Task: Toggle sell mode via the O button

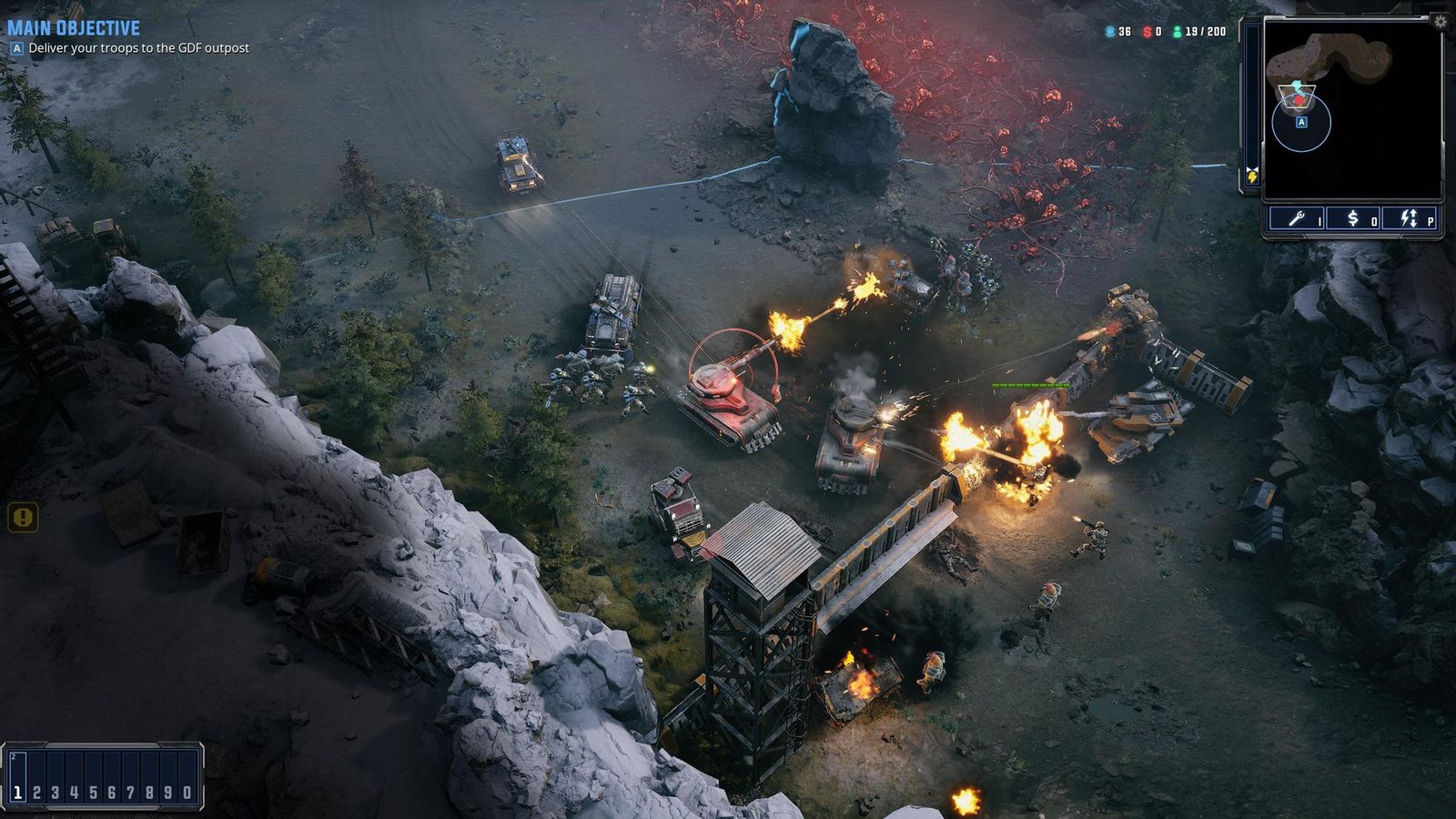Action: [x=1373, y=221]
